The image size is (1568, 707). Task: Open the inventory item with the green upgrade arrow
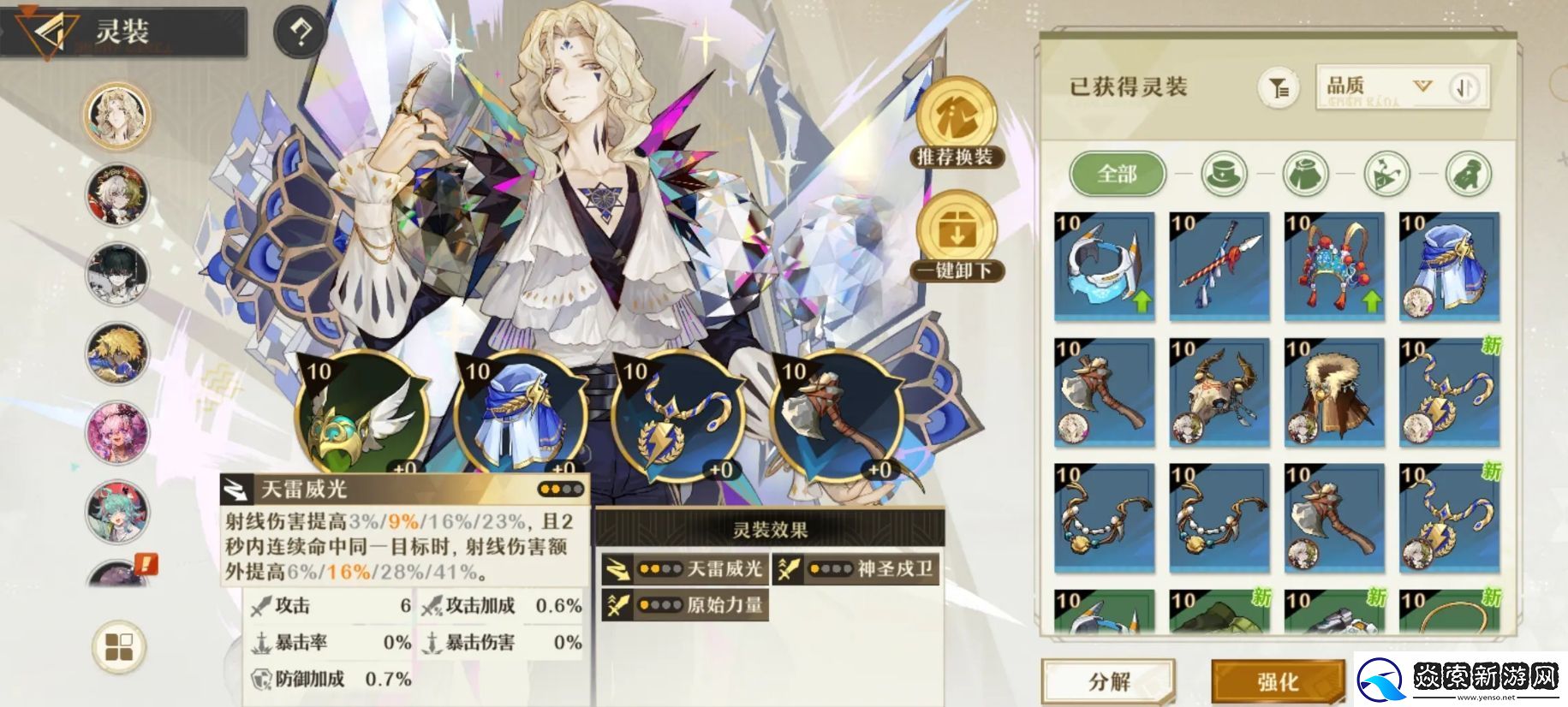[1105, 267]
